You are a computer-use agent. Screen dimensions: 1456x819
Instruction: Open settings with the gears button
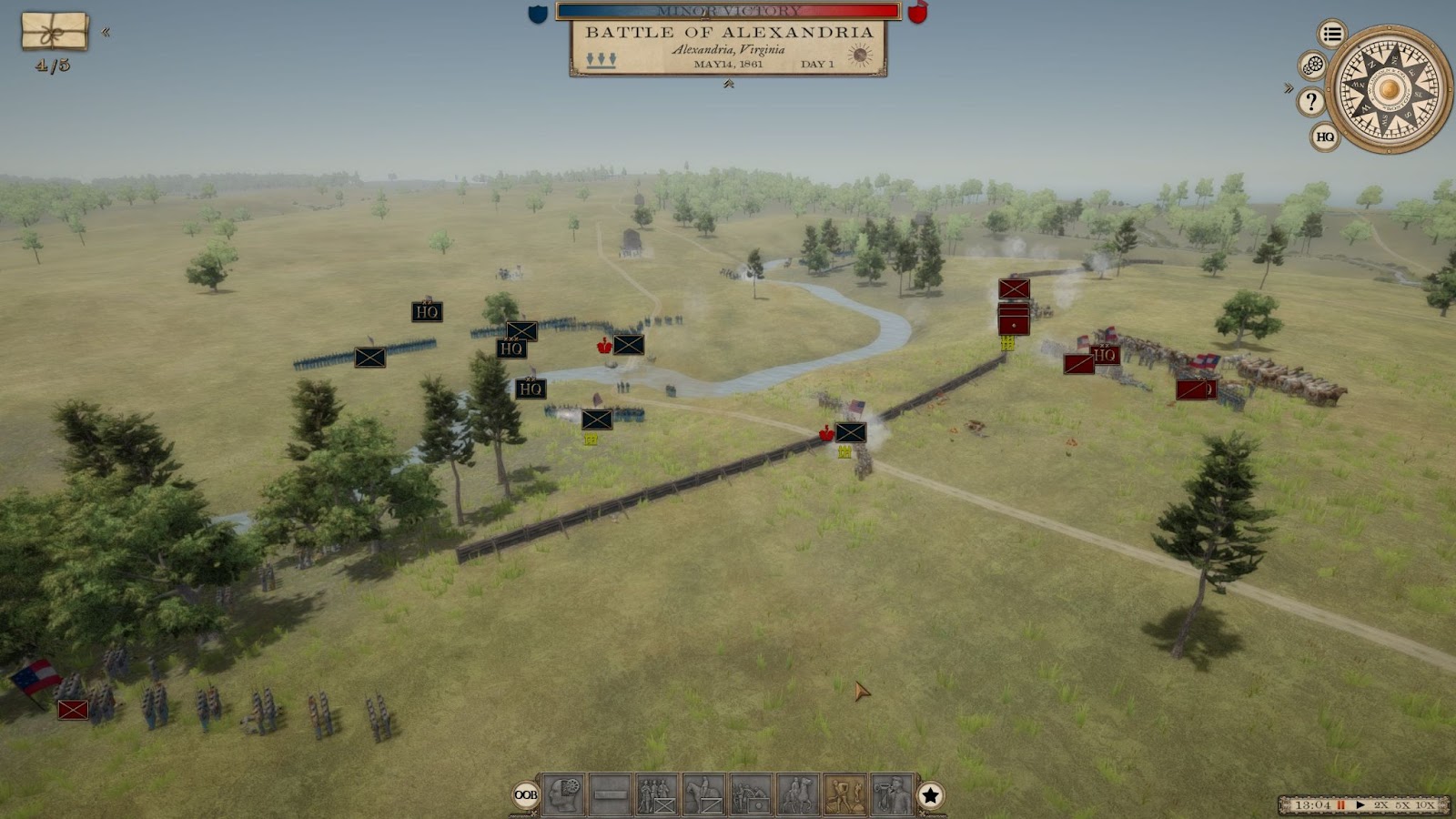1312,66
